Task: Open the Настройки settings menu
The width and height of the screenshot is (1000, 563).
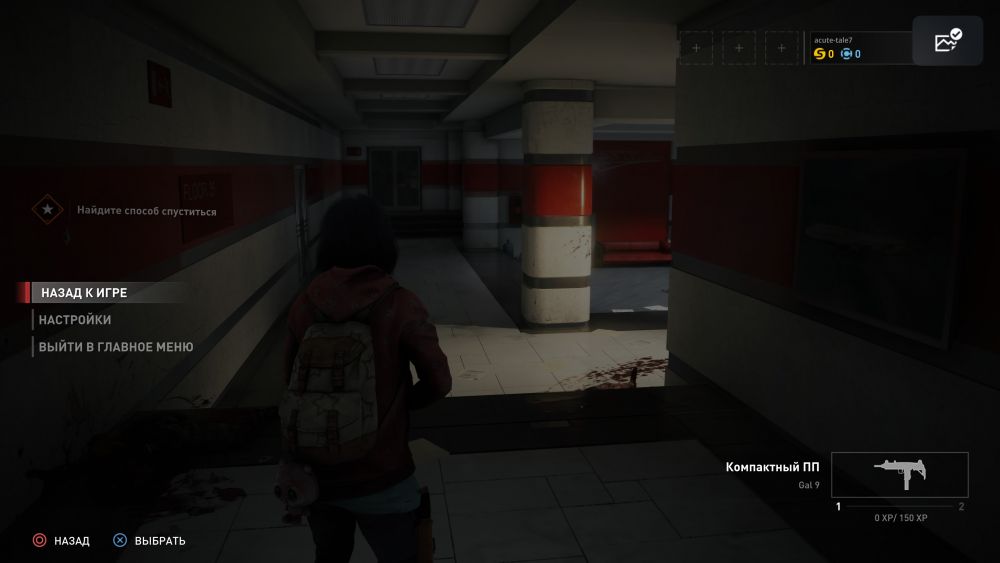Action: 75,320
